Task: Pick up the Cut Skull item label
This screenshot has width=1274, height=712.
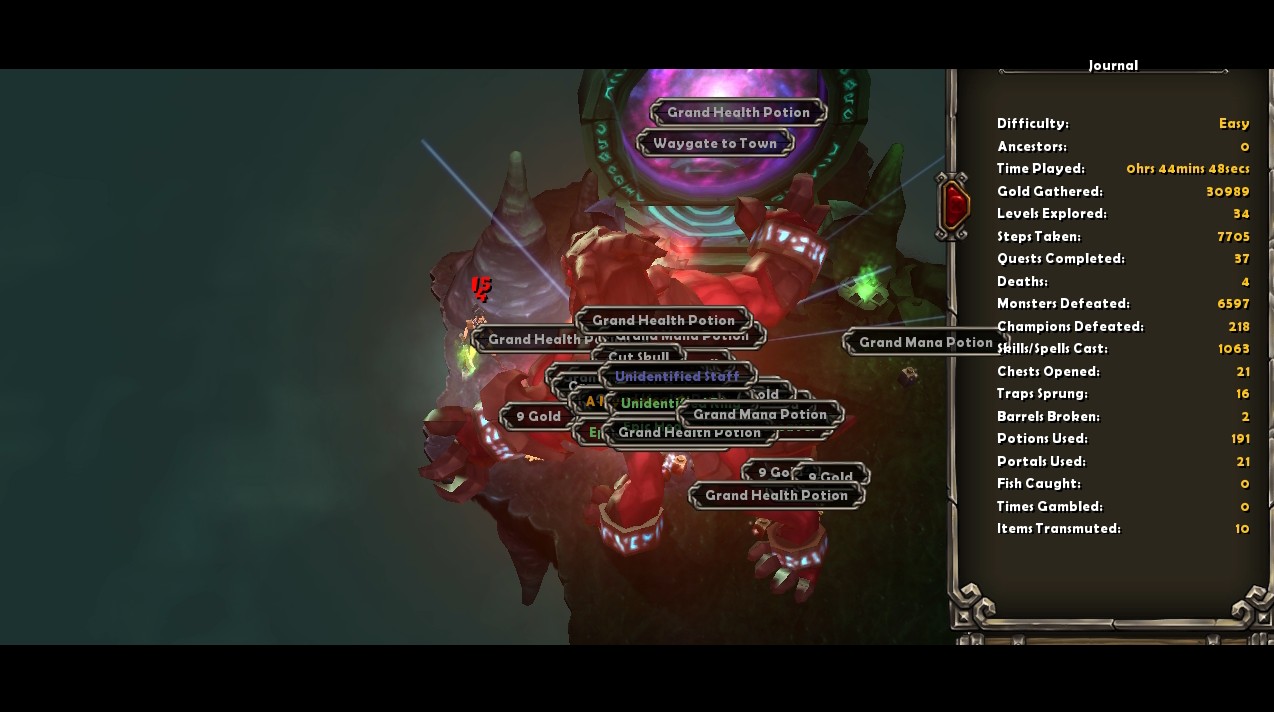Action: pyautogui.click(x=638, y=356)
